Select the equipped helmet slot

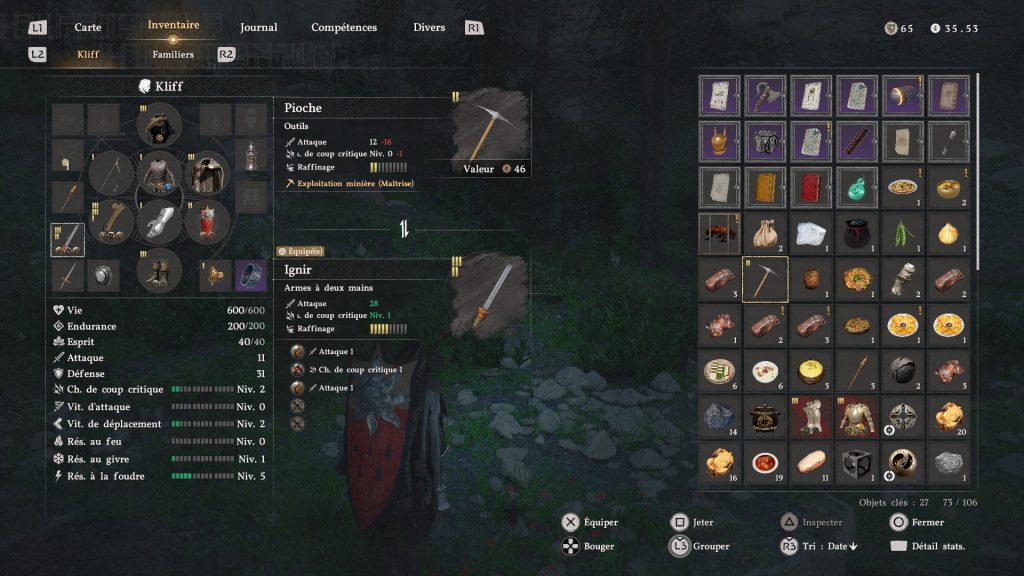(x=159, y=125)
